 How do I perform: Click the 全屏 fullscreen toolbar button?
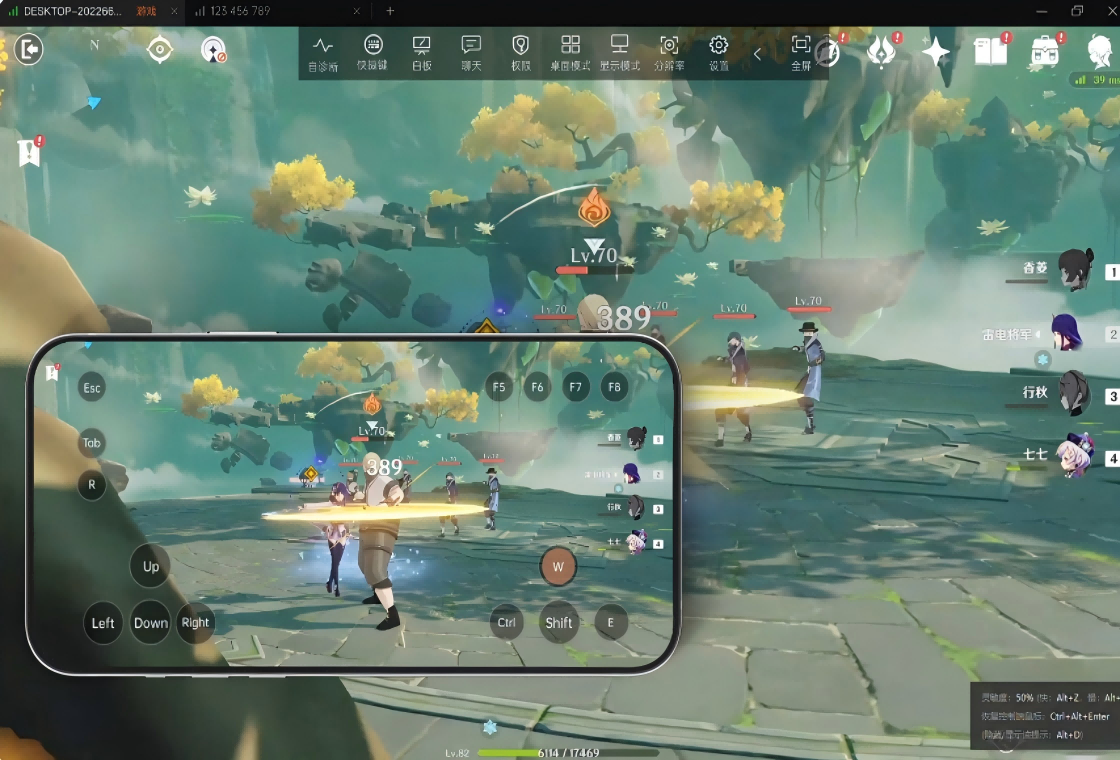coord(801,52)
